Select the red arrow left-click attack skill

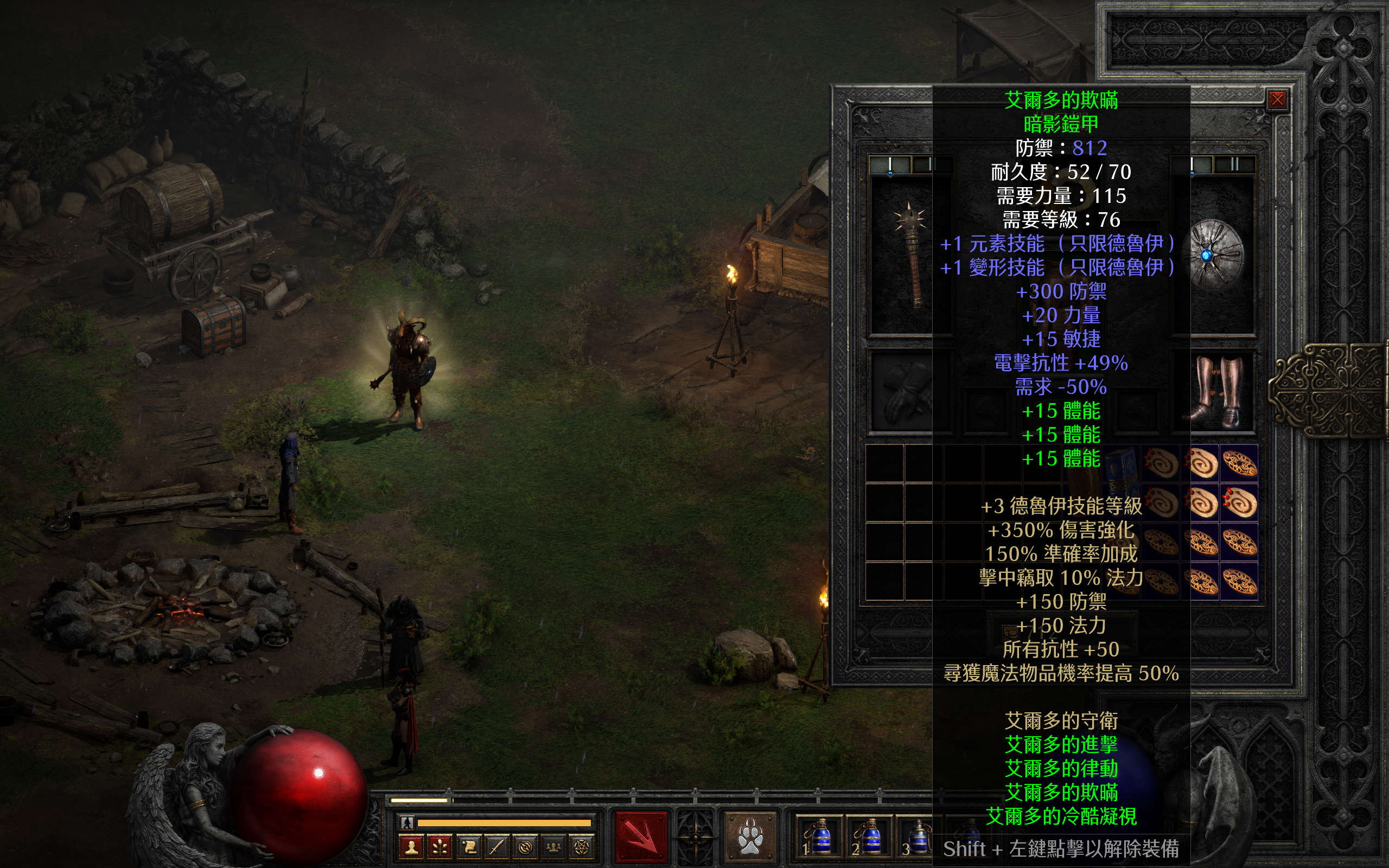[641, 837]
